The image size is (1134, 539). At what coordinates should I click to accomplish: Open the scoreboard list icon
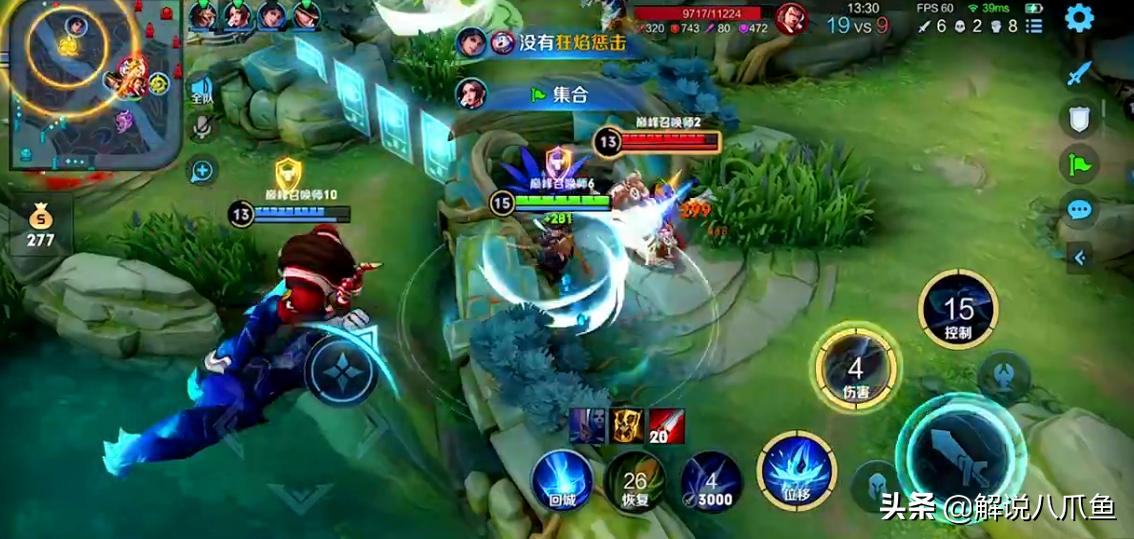tap(1034, 26)
